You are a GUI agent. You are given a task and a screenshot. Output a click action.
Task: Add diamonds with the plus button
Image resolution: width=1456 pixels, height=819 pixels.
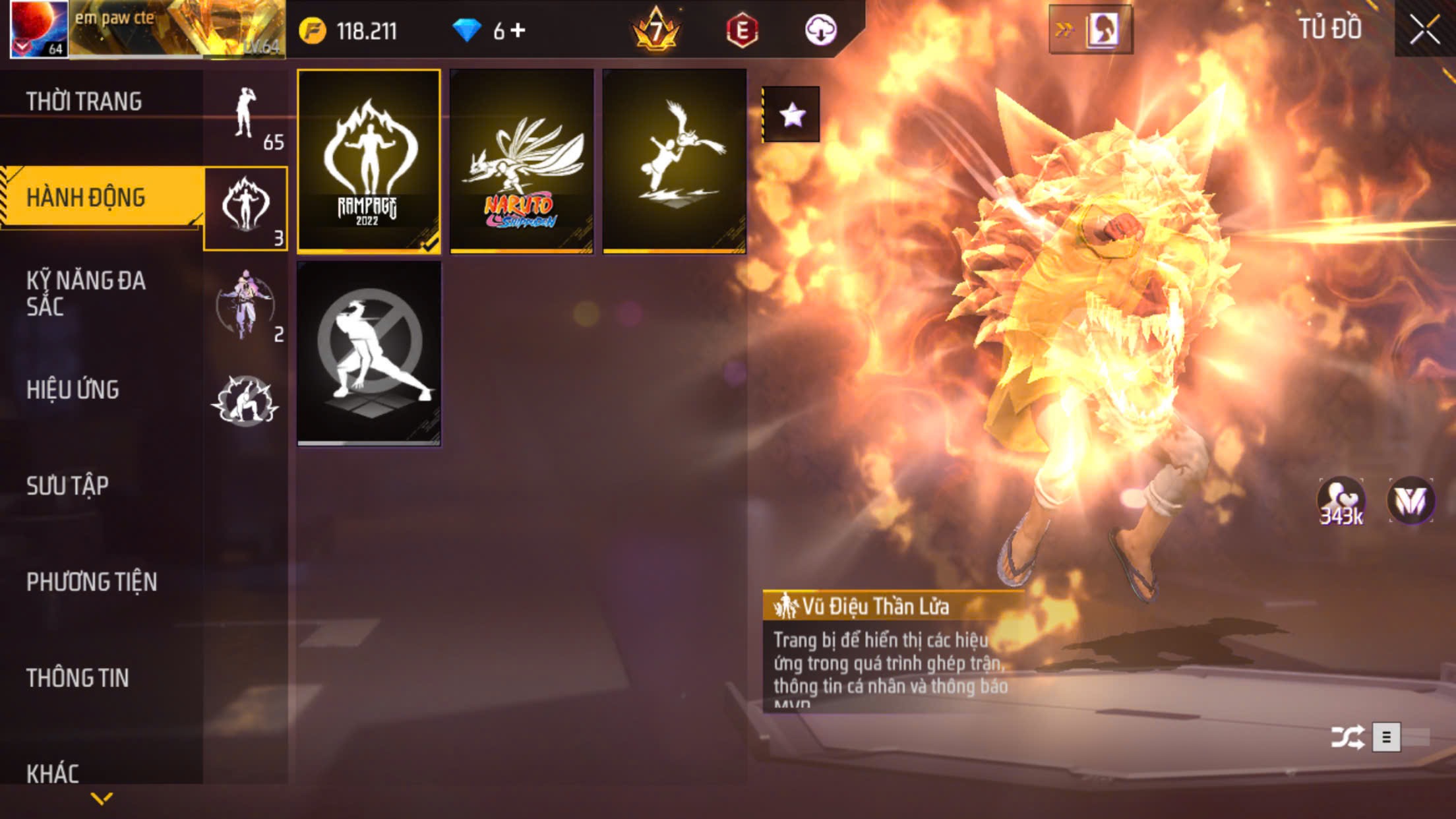click(x=518, y=30)
